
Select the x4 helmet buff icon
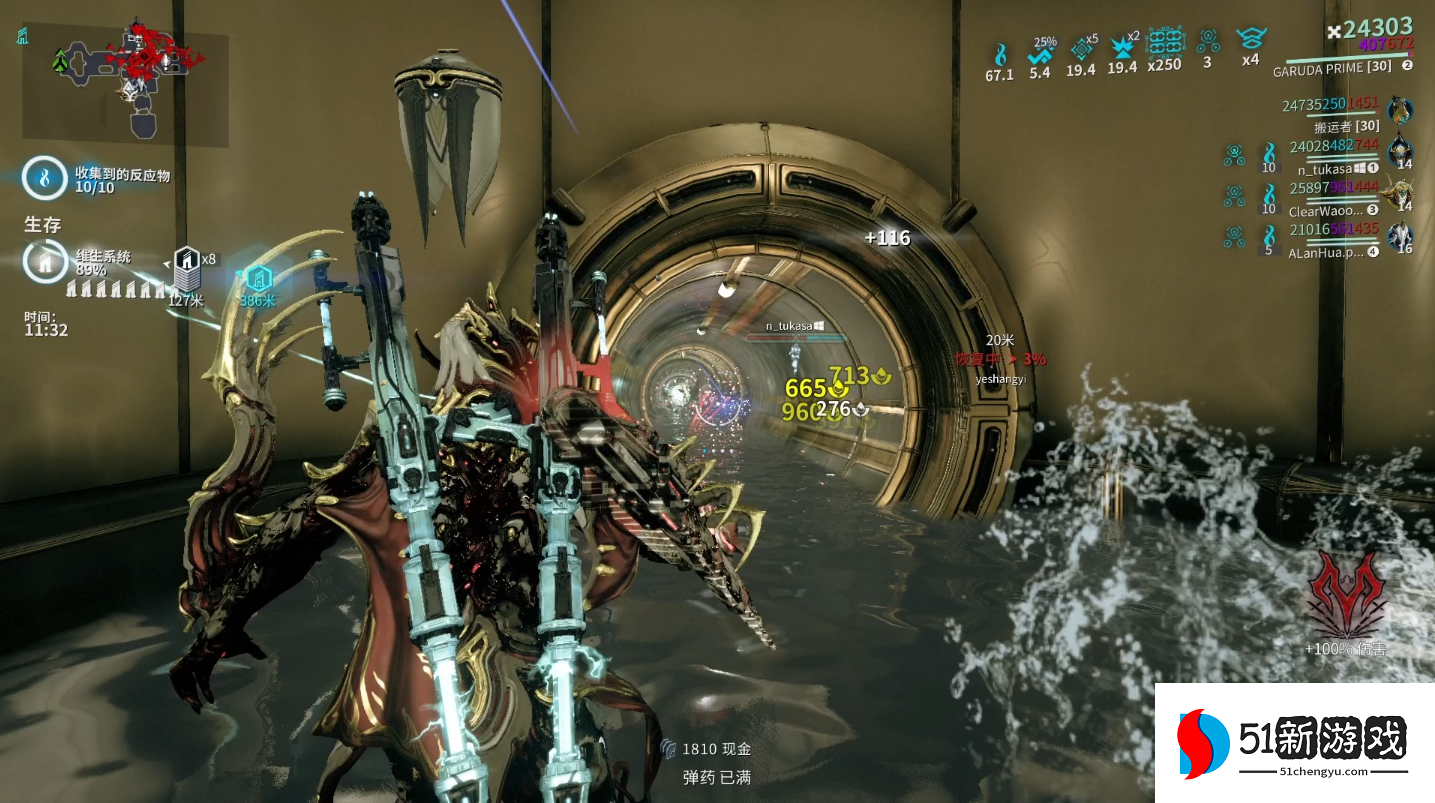click(x=1249, y=40)
